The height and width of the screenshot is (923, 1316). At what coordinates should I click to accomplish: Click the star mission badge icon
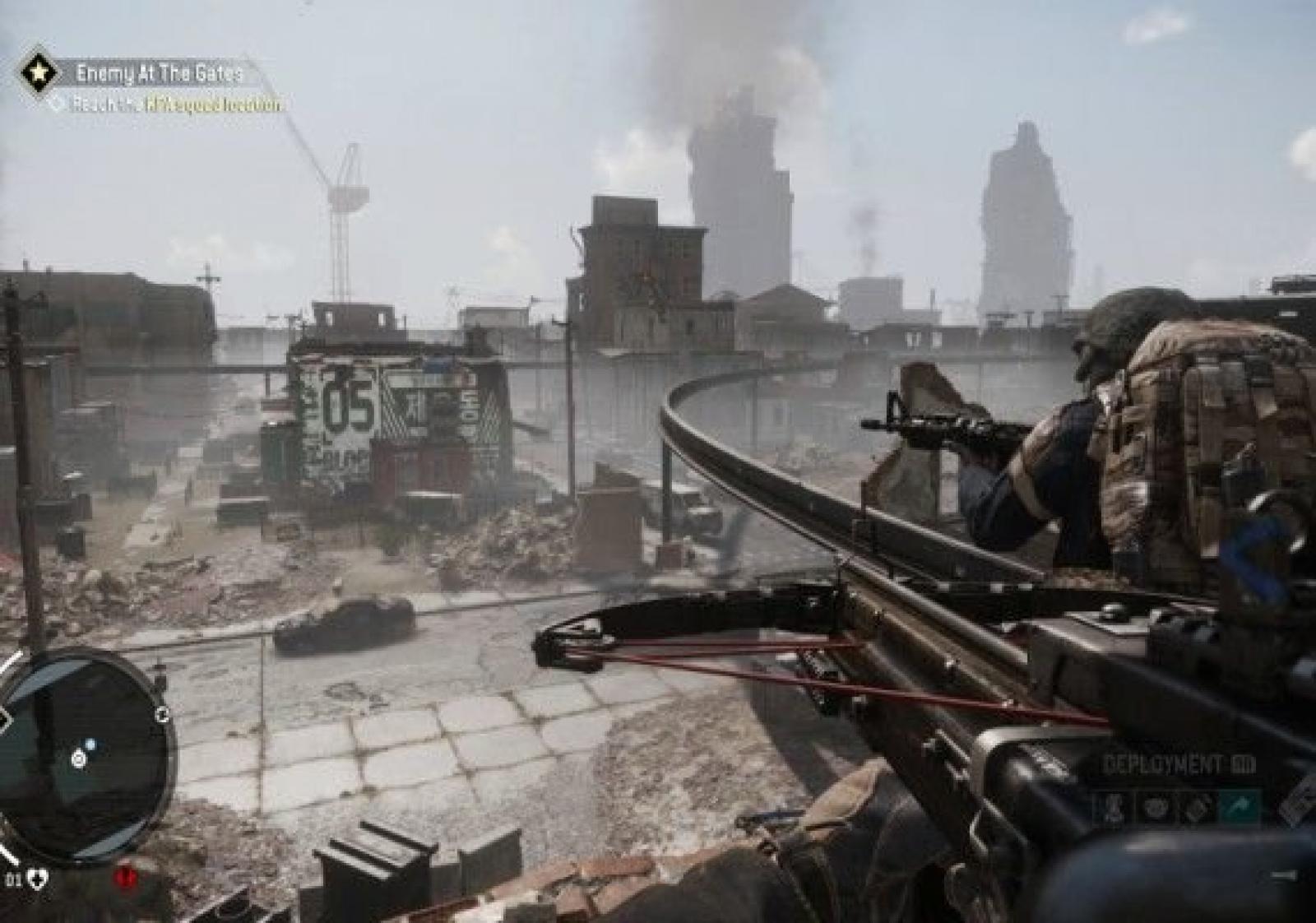pos(38,72)
